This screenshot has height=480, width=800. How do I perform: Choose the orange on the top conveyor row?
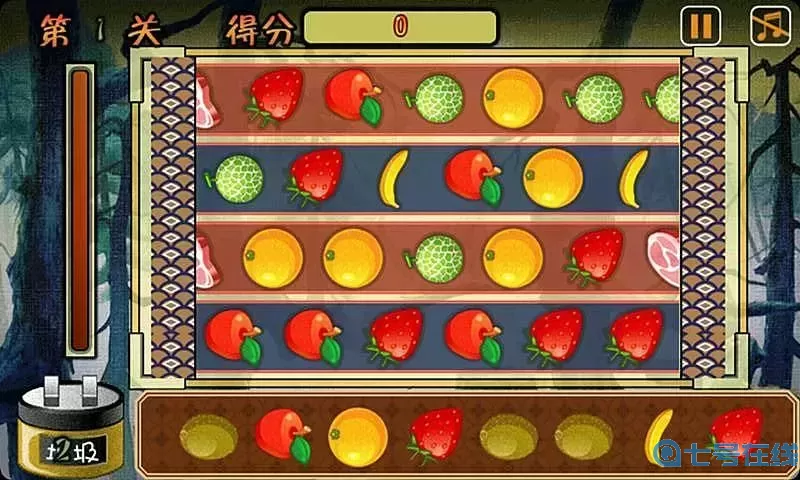[513, 98]
